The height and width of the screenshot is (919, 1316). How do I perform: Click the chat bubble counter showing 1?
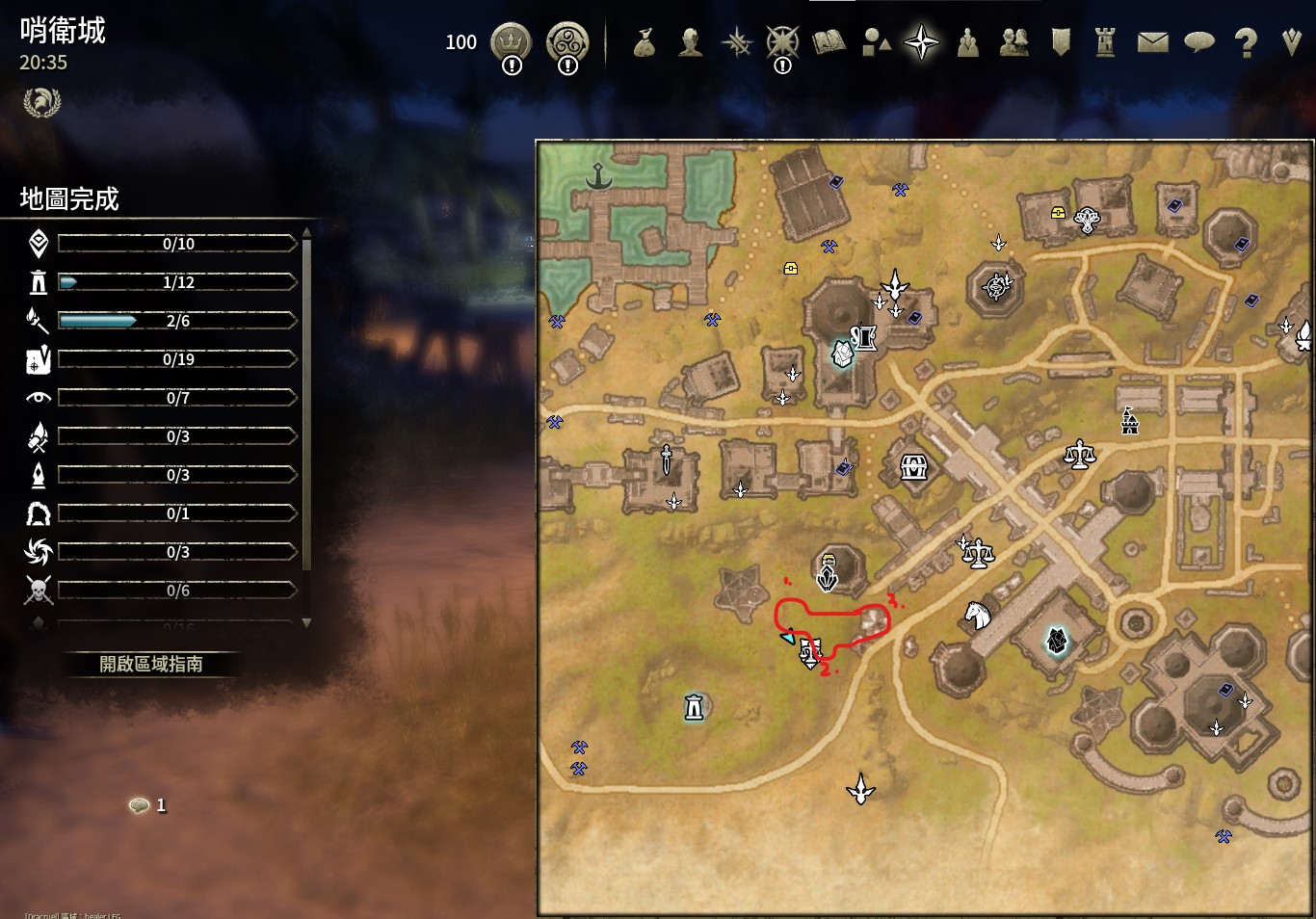147,805
